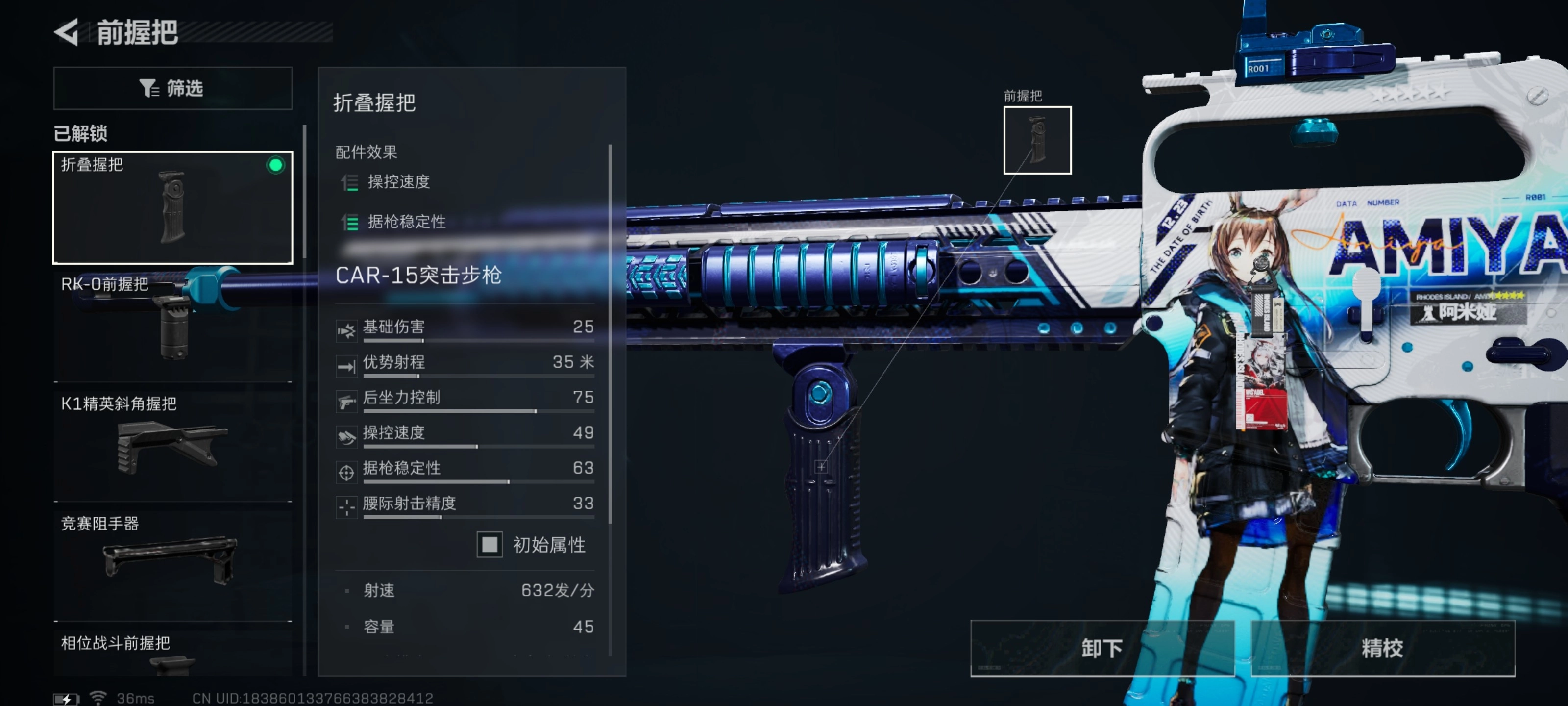Viewport: 1568px width, 706px height.
Task: Open 精校 fine-tuning for the grip
Action: (x=1382, y=648)
